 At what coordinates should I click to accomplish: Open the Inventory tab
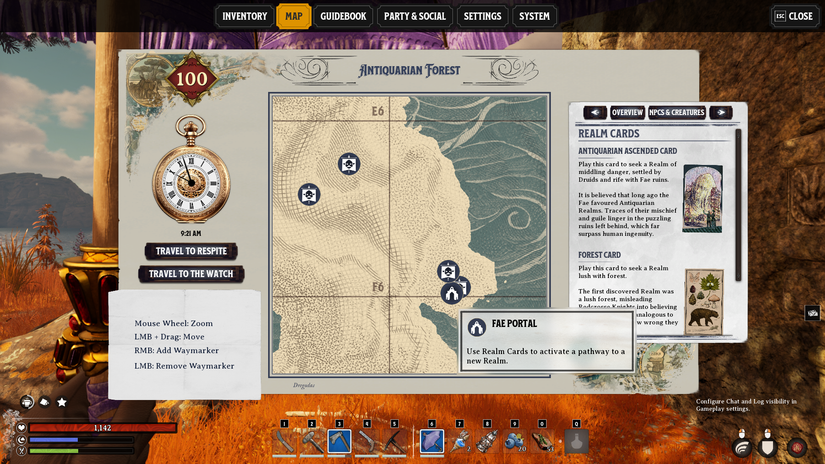(x=245, y=16)
